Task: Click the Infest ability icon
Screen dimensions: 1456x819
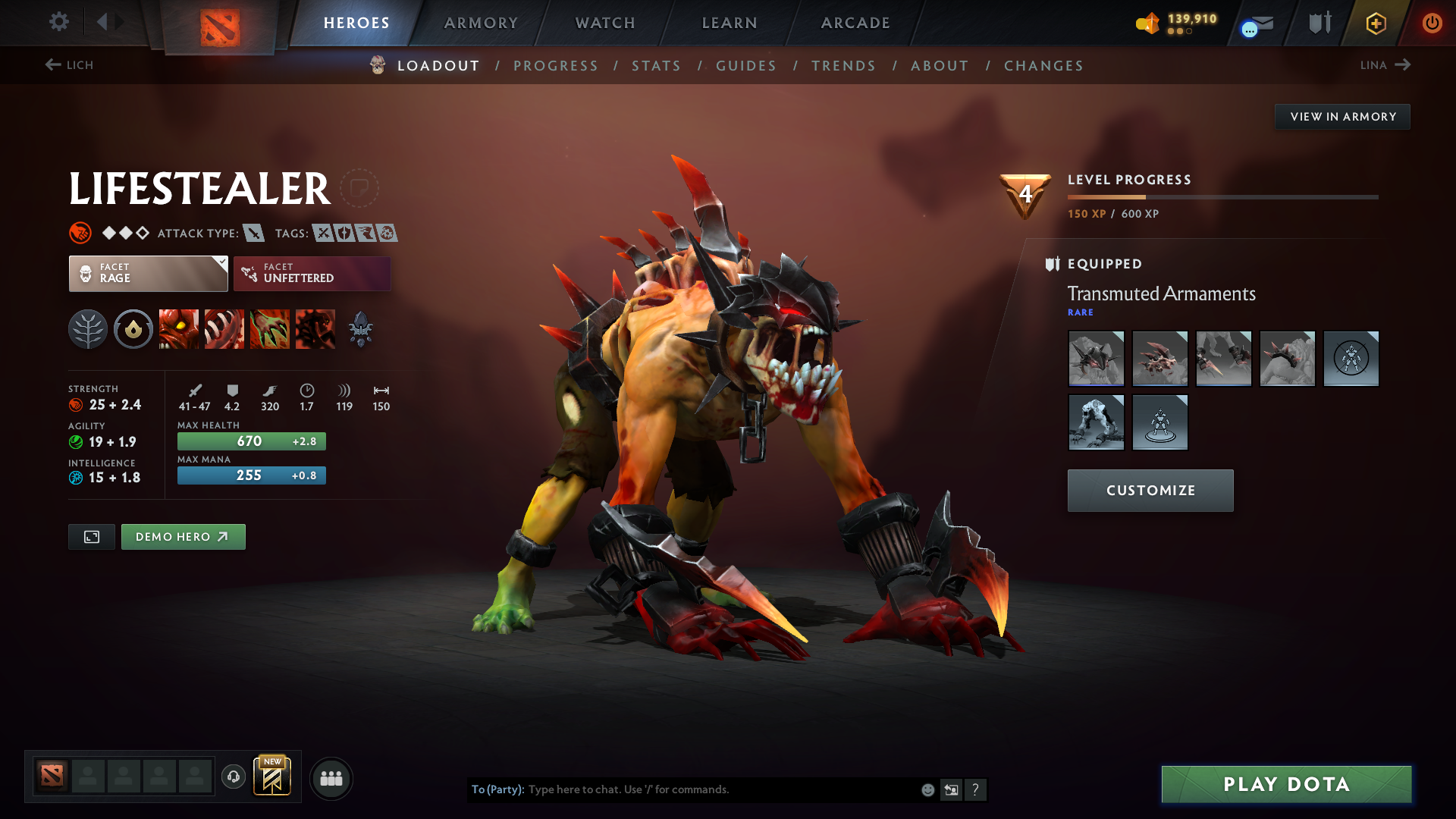Action: click(315, 329)
